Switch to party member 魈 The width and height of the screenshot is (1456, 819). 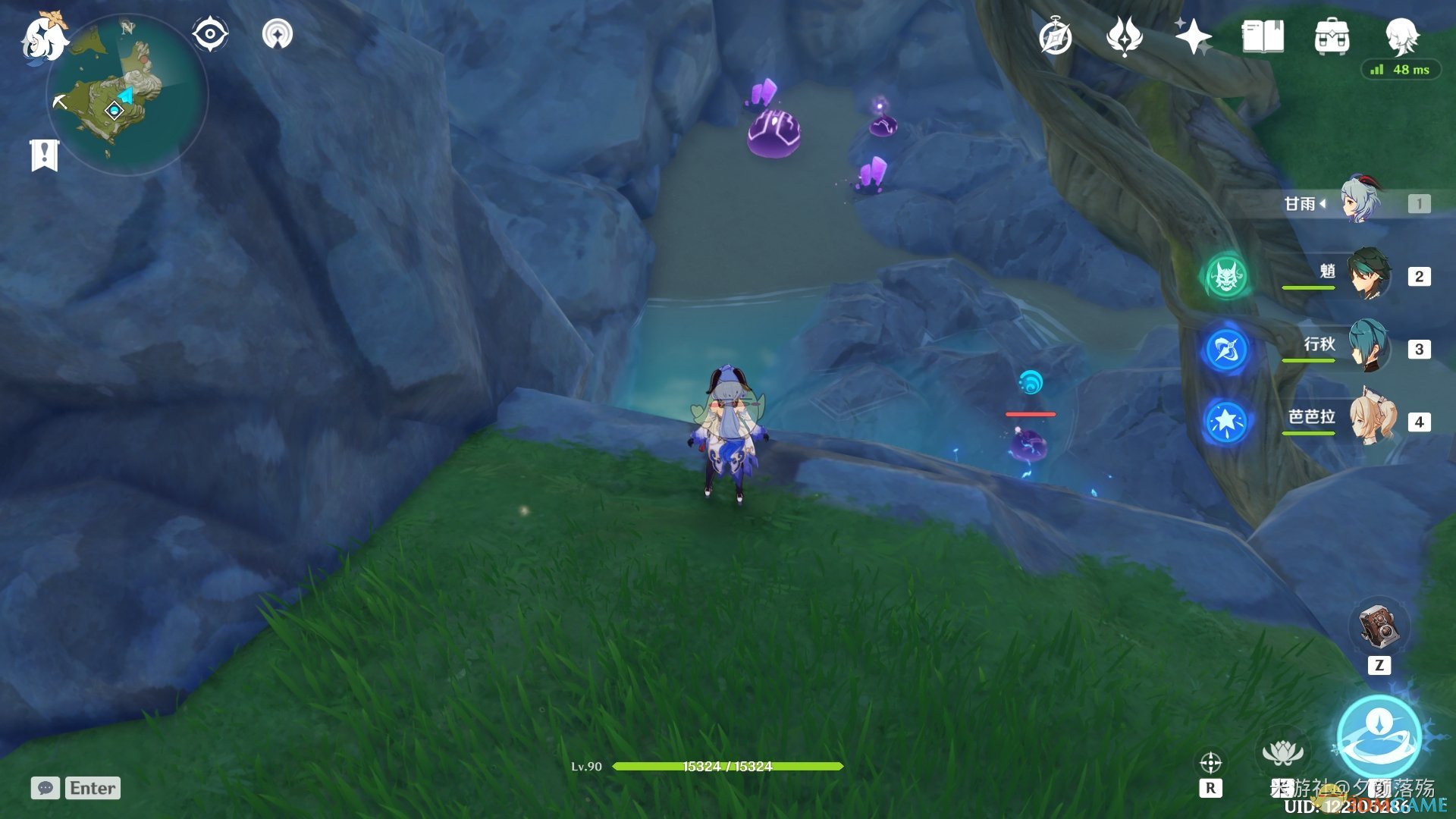[x=1368, y=275]
